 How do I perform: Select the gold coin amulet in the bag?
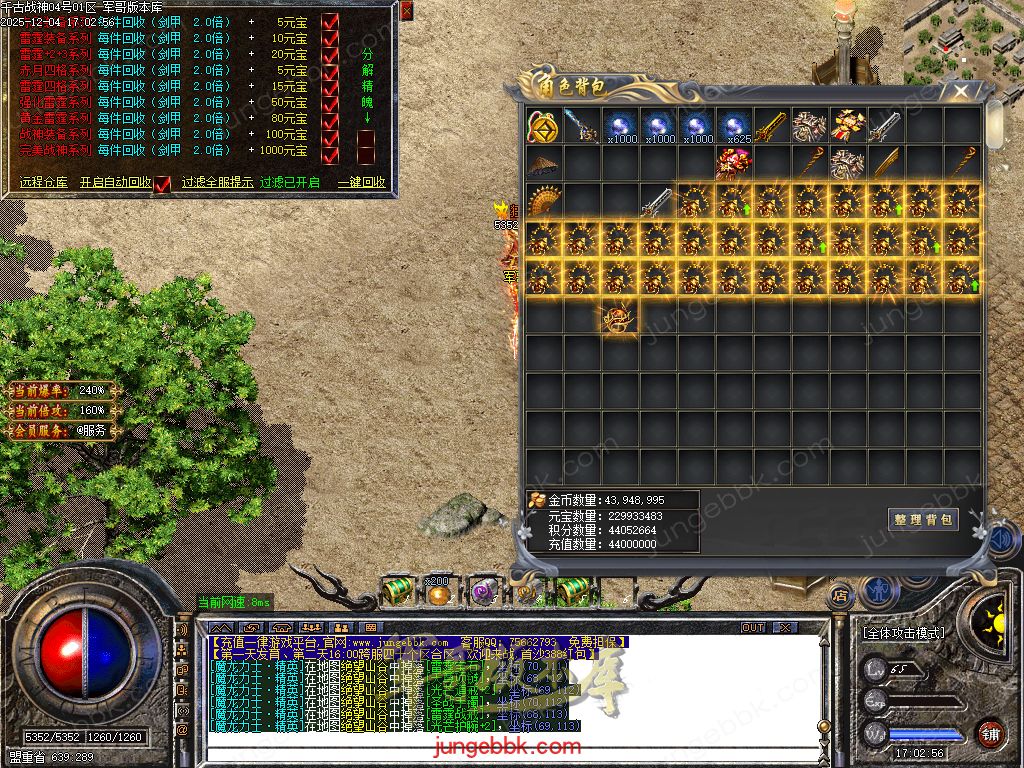[543, 126]
